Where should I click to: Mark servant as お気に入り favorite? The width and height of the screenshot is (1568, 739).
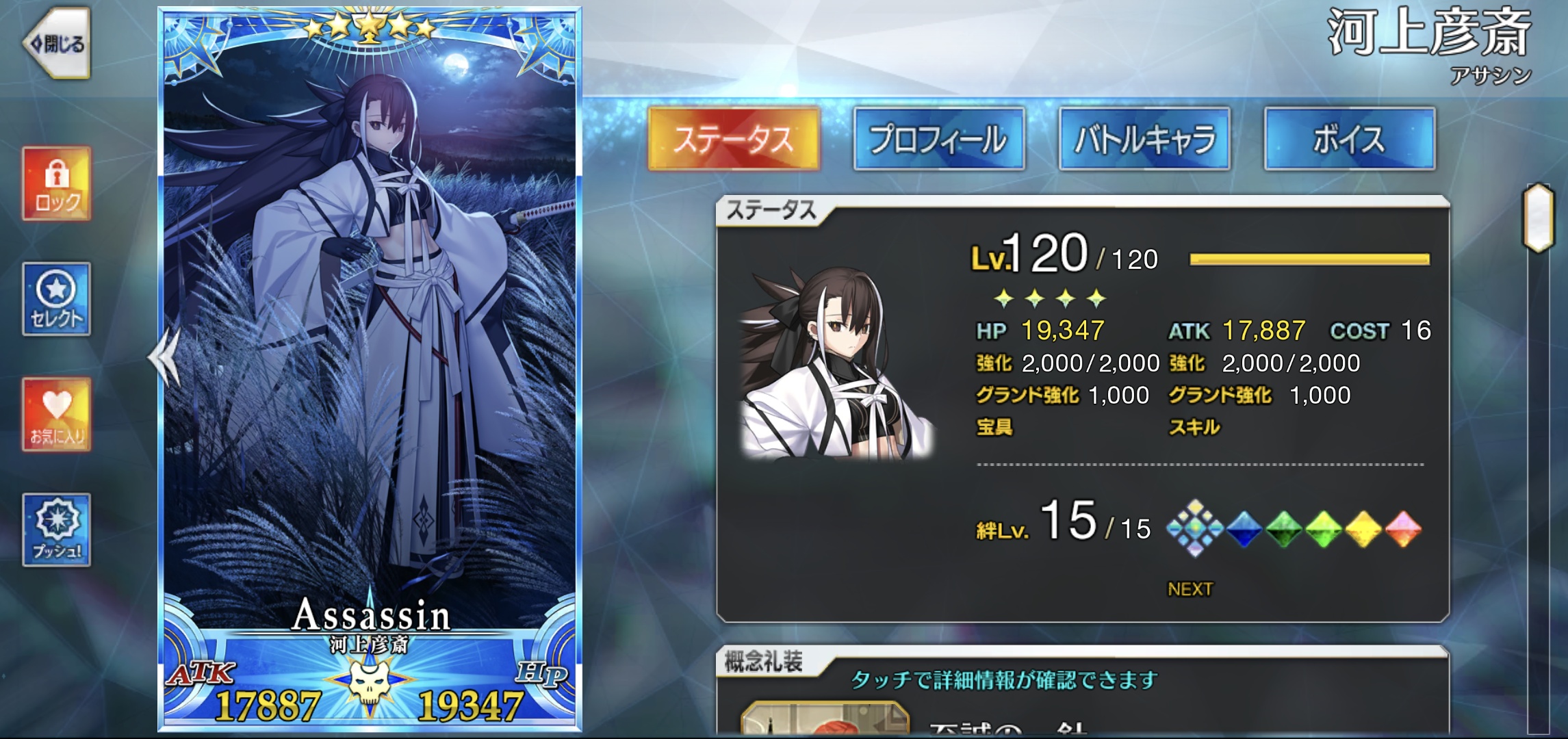point(57,414)
